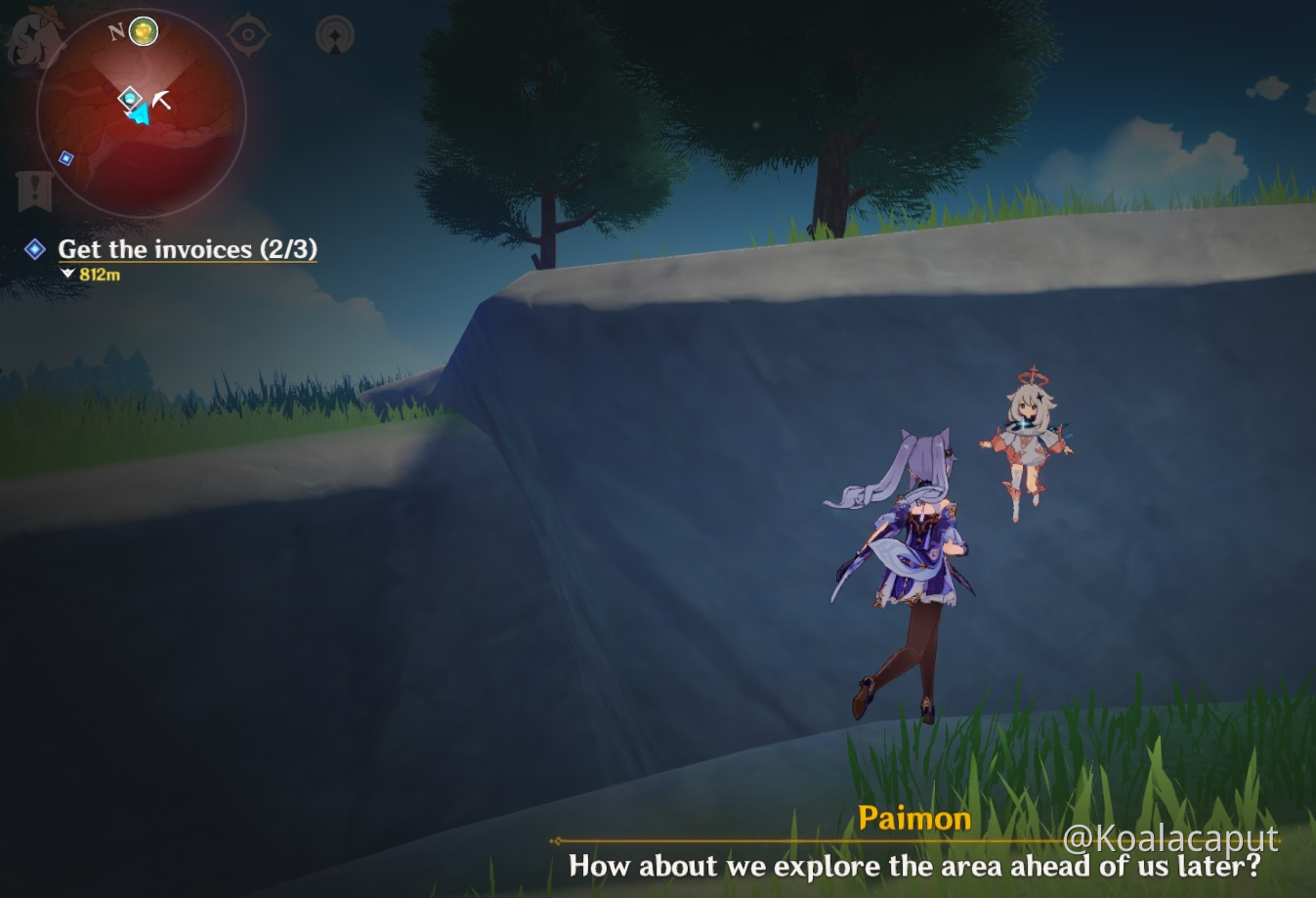This screenshot has height=898, width=1316.
Task: Click the events notice exclamation banner icon
Action: (x=33, y=187)
